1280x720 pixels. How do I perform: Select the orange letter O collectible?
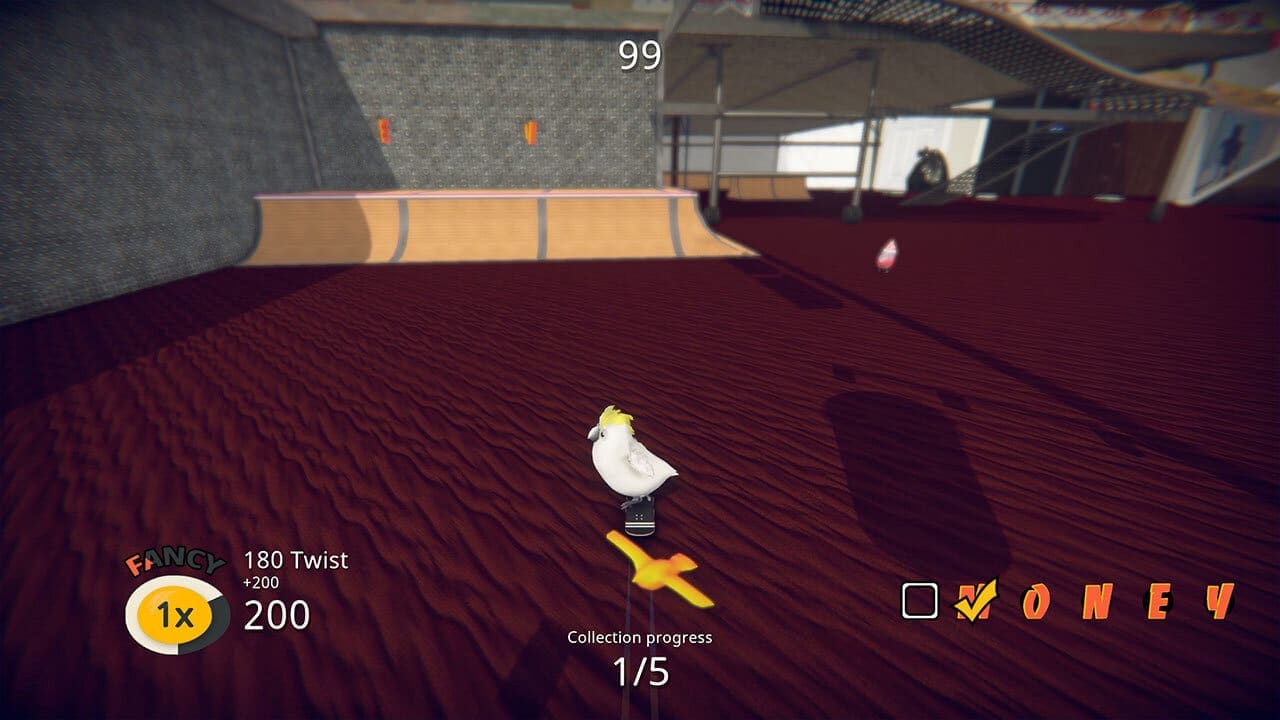[x=1035, y=601]
